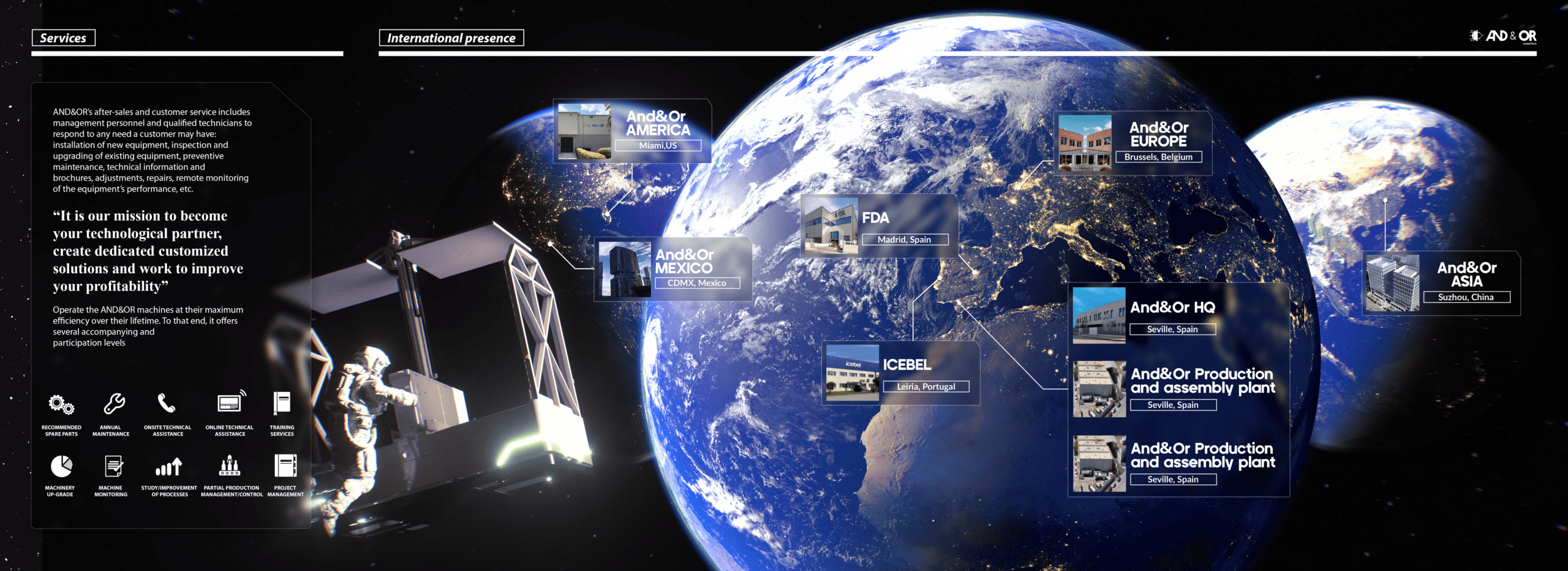Open the And&Or Mexico CDMX card
This screenshot has width=1568, height=571.
(x=673, y=269)
